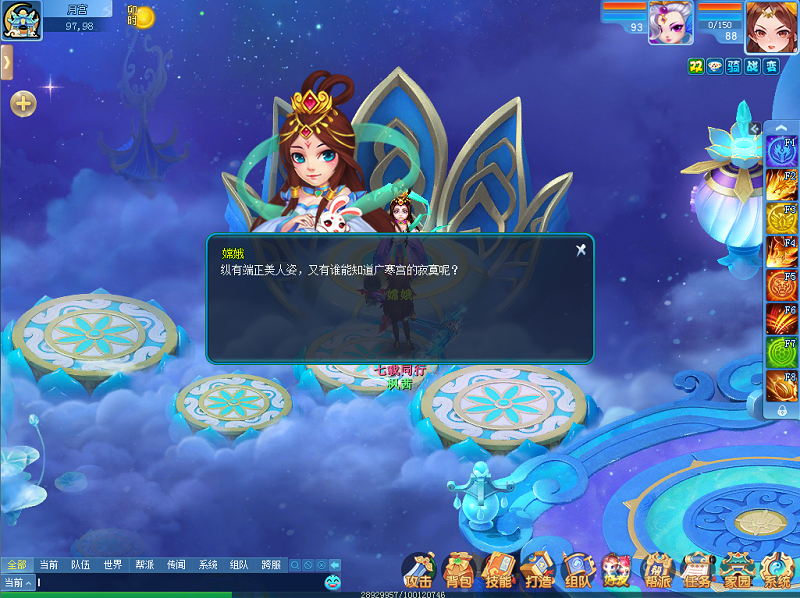Open the 打造 crafting menu
Image resolution: width=800 pixels, height=598 pixels.
[x=538, y=571]
